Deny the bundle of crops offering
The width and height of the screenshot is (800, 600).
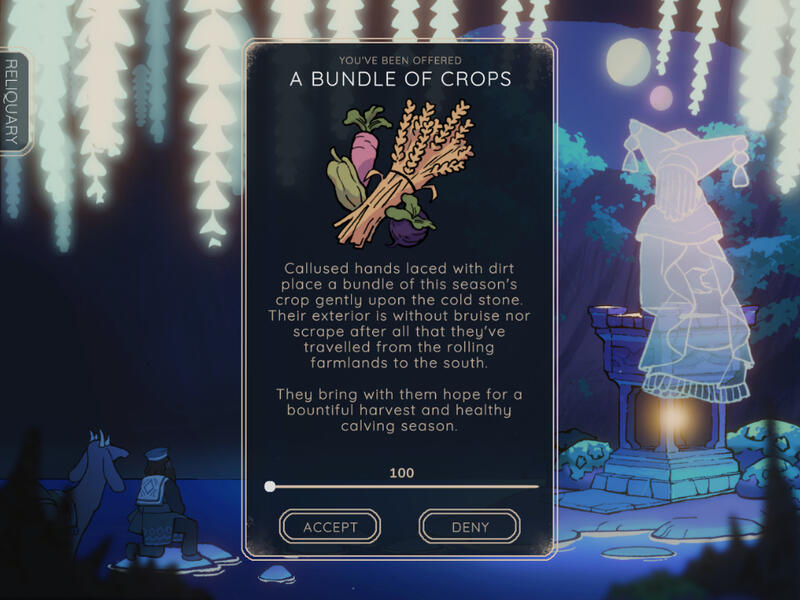pos(469,526)
